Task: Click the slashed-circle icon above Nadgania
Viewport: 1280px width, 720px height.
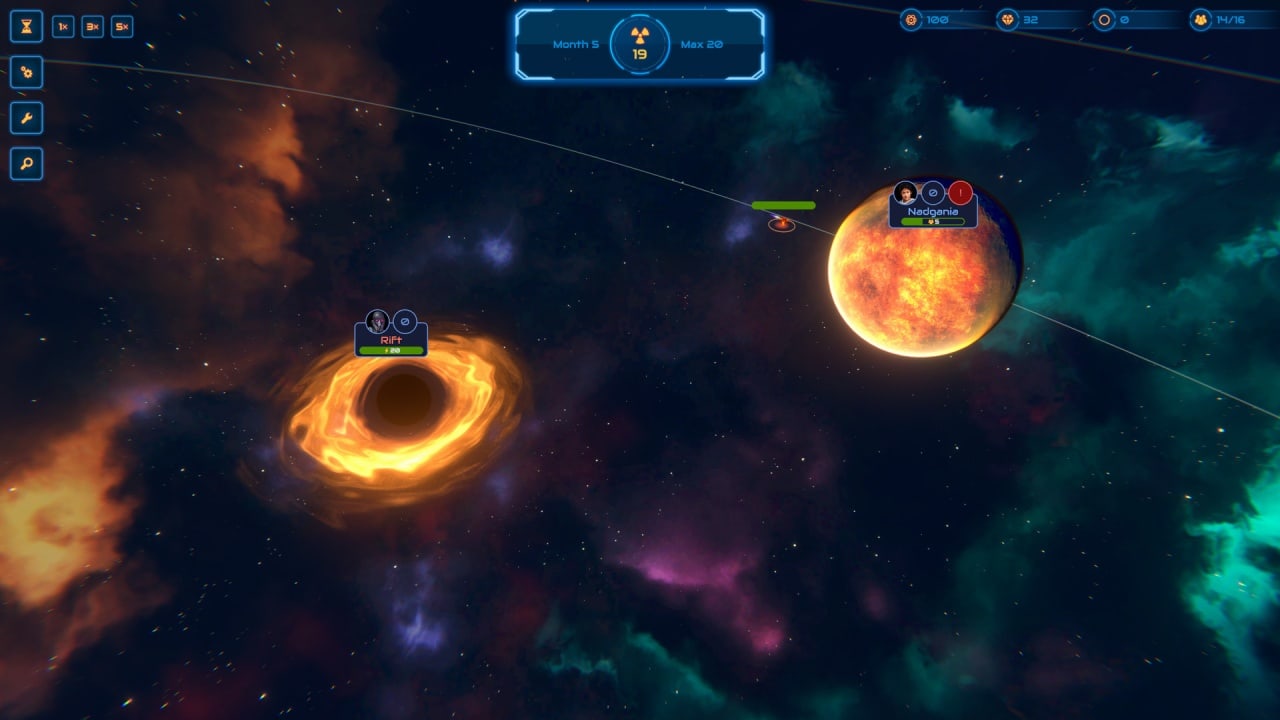Action: click(933, 193)
